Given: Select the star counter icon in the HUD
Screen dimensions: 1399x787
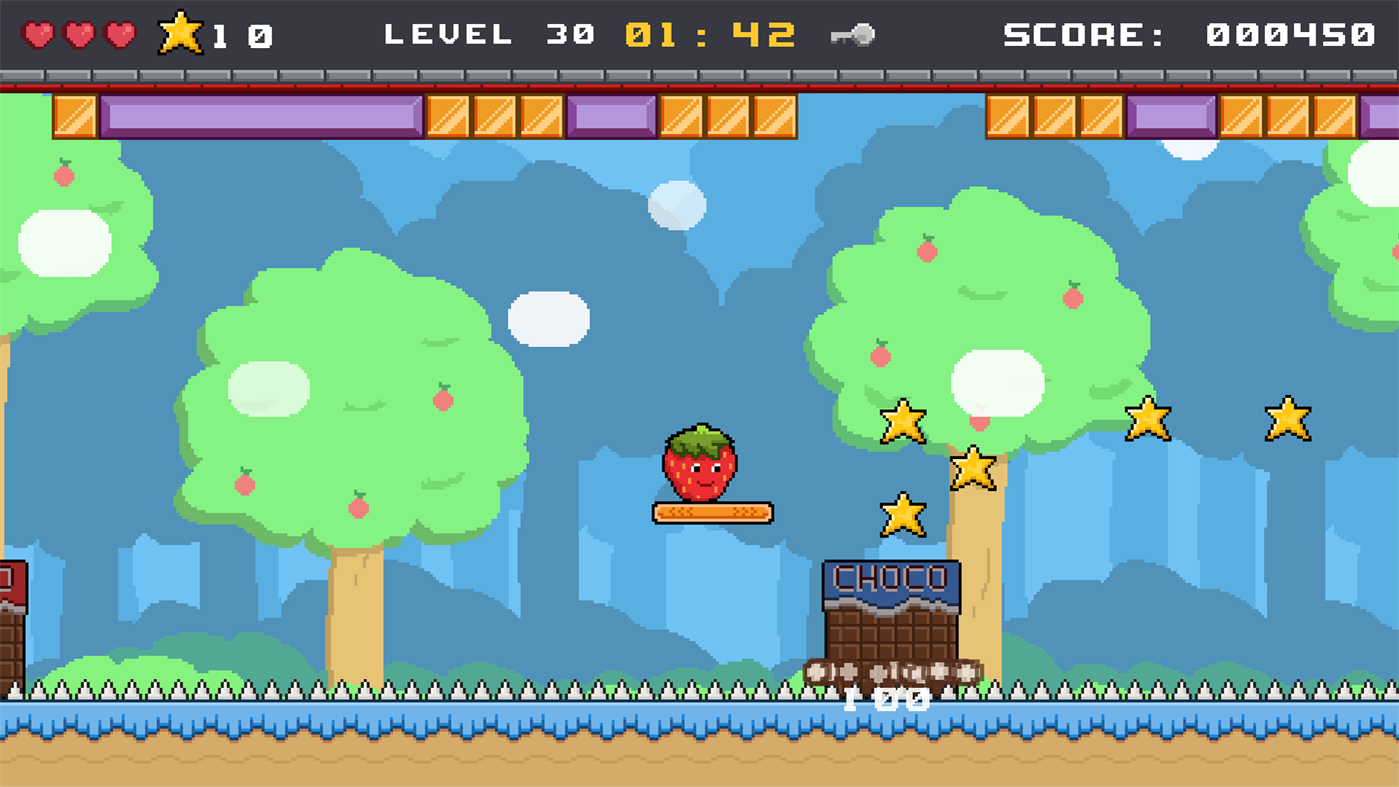Looking at the screenshot, I should [182, 30].
